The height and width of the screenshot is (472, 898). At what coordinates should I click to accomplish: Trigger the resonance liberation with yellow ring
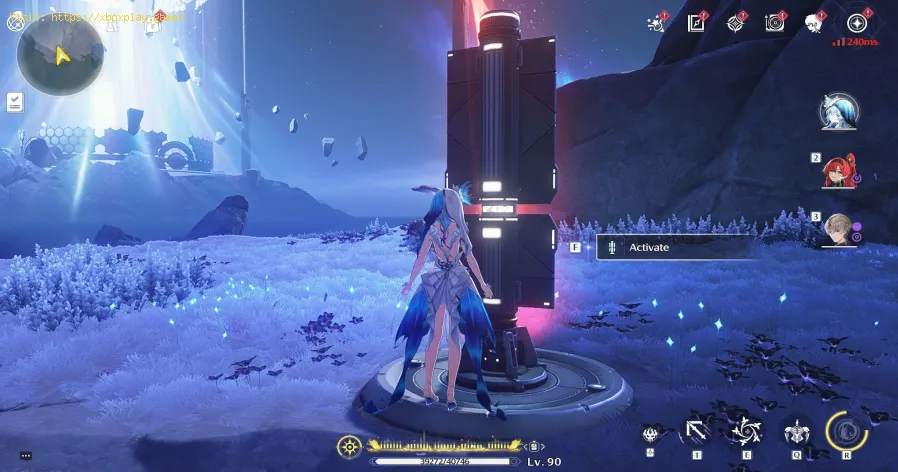[x=847, y=430]
